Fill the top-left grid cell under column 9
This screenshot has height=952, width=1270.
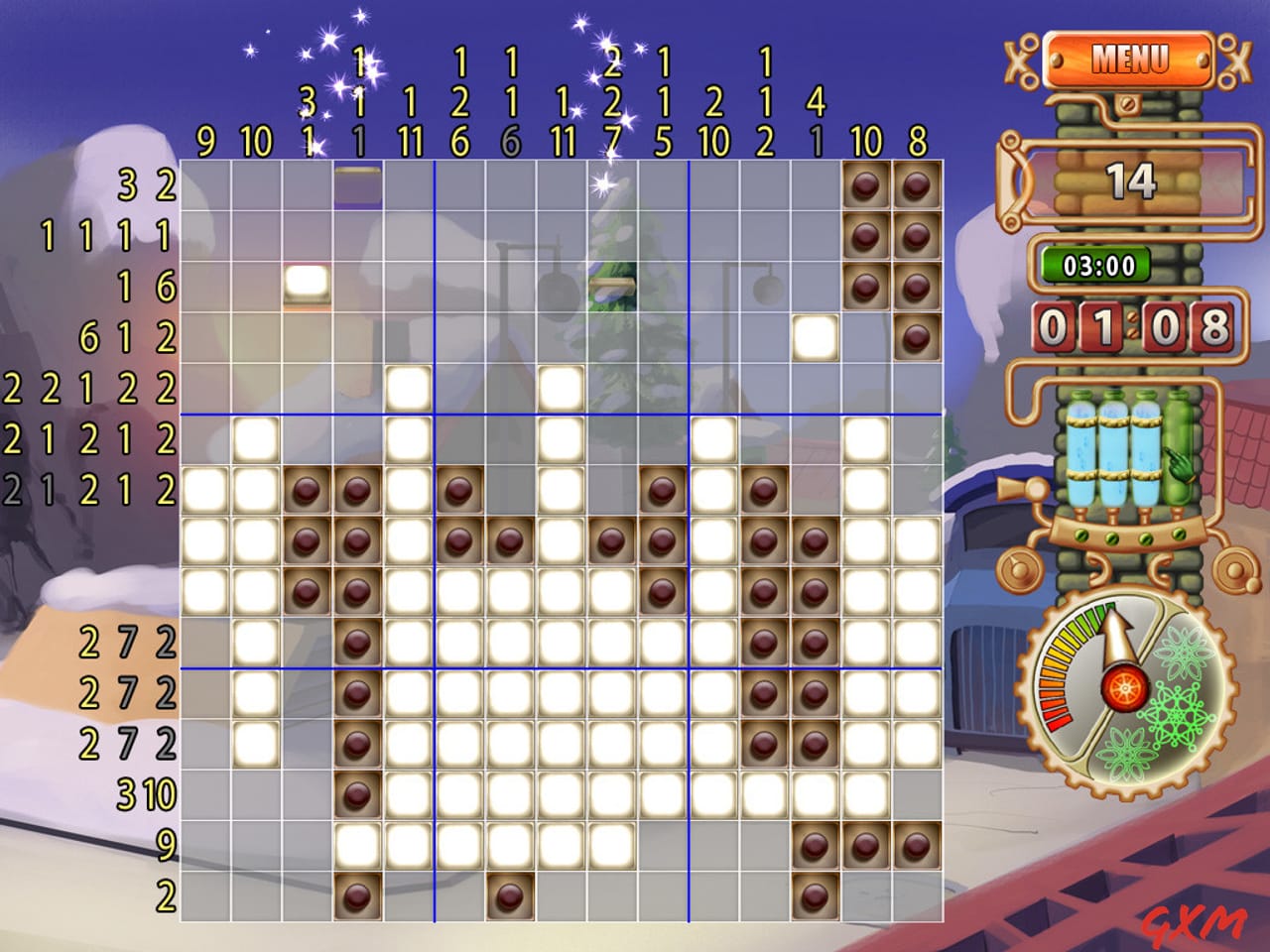(x=205, y=184)
